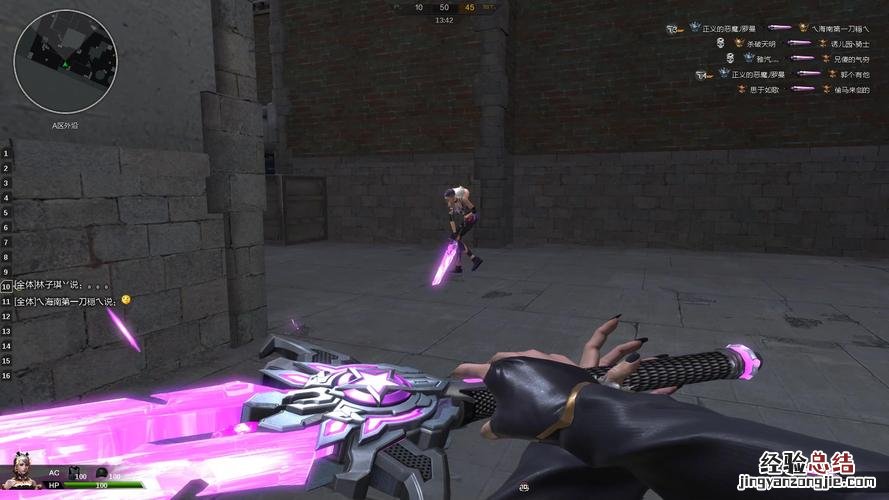Select the chat message from 林子琪
Viewport: 889px width, 500px height.
pos(63,285)
